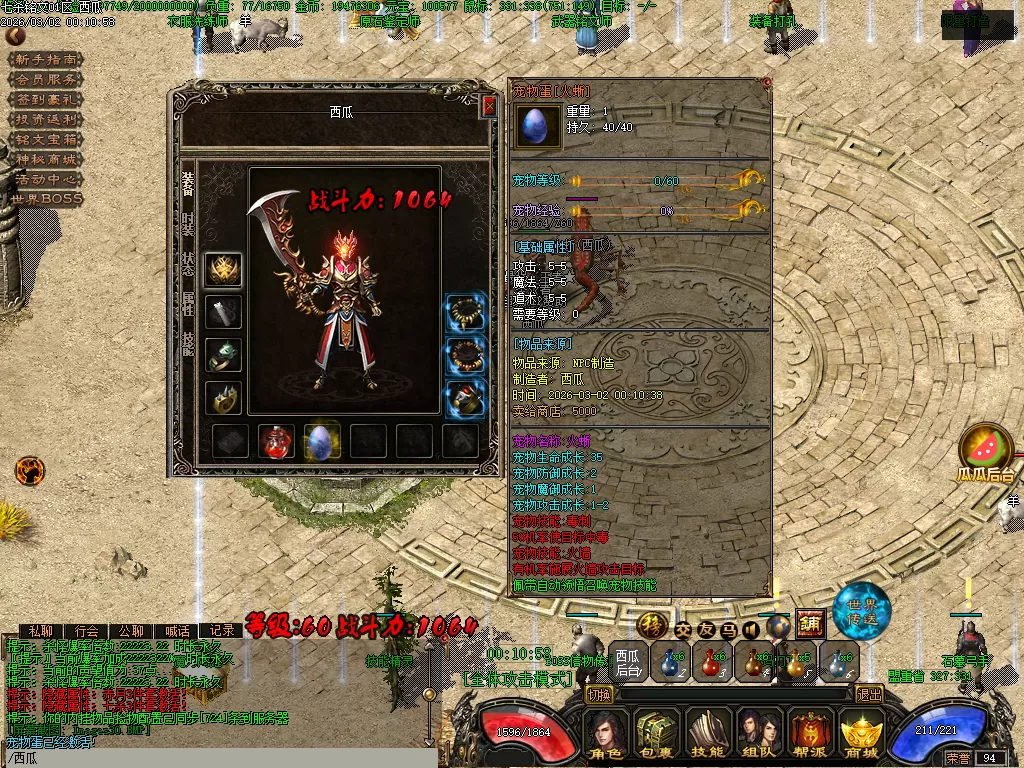This screenshot has width=1024, height=768.
Task: Close the character equipment window
Action: (x=489, y=105)
